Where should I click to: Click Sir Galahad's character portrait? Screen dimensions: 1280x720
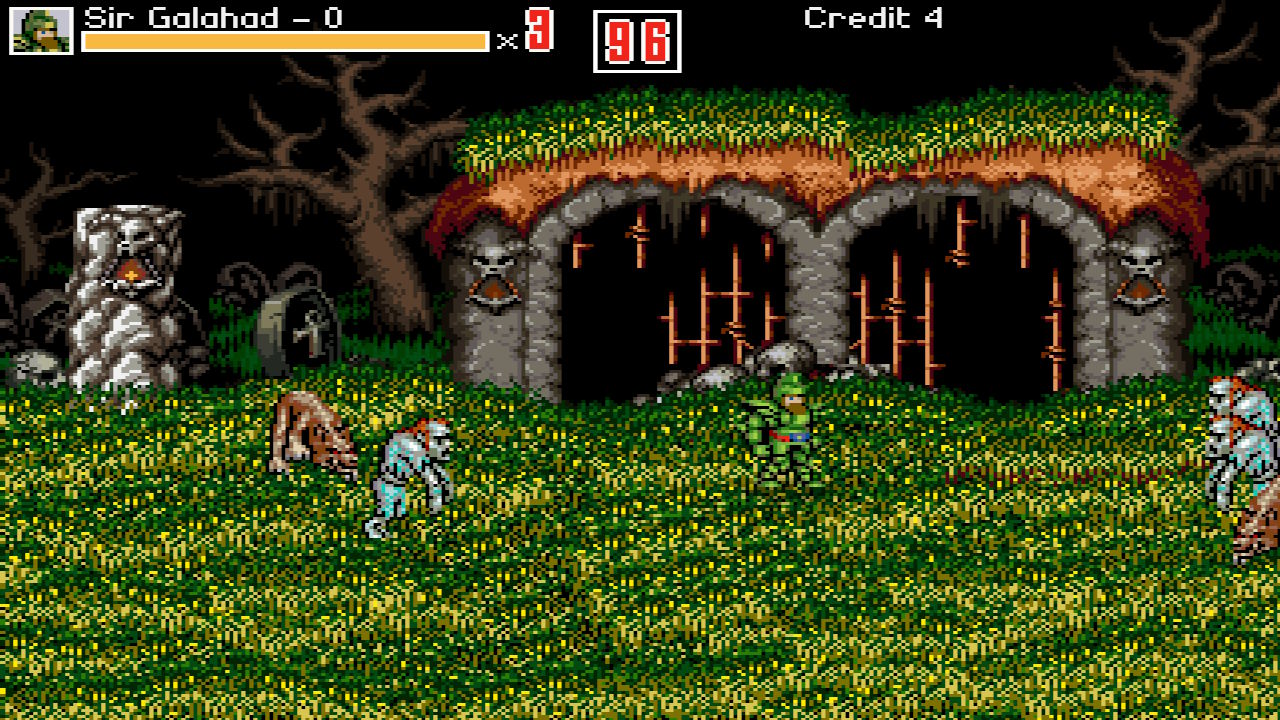[41, 30]
